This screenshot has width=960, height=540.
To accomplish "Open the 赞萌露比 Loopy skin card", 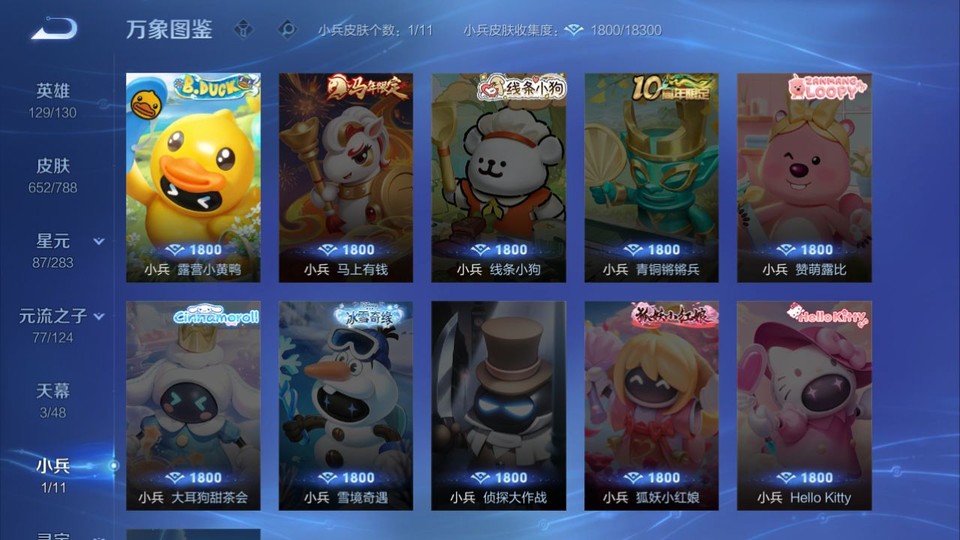I will tap(804, 176).
